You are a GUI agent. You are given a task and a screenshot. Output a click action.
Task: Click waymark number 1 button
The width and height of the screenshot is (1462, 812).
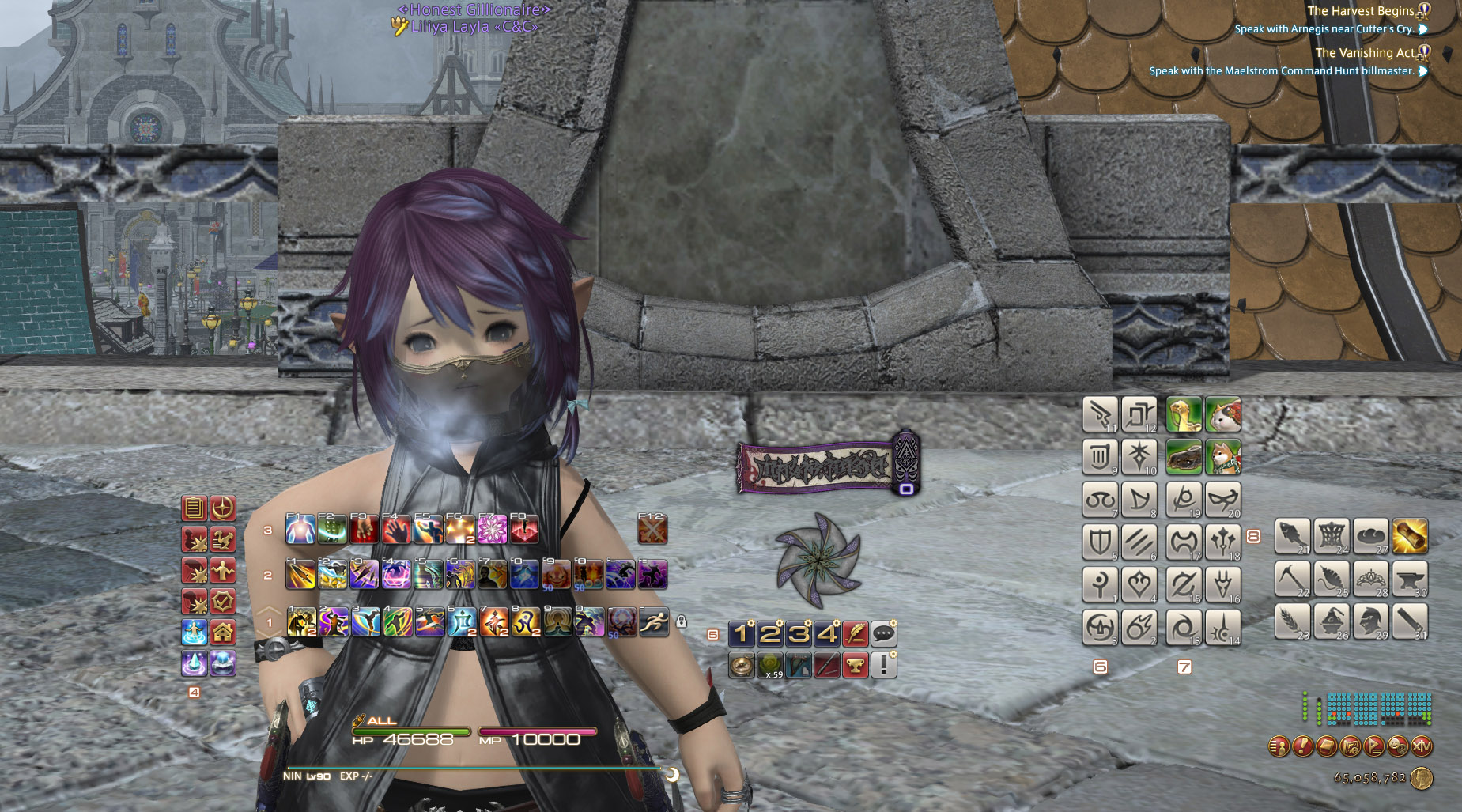[x=741, y=633]
